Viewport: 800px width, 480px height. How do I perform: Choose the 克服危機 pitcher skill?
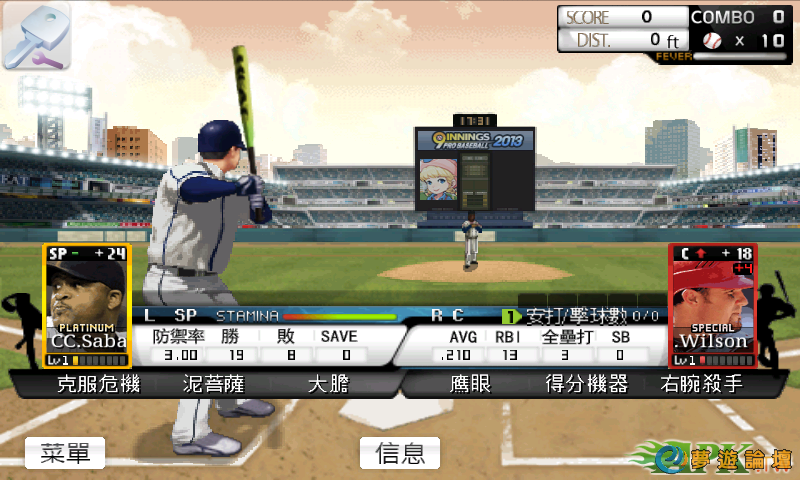tap(99, 384)
